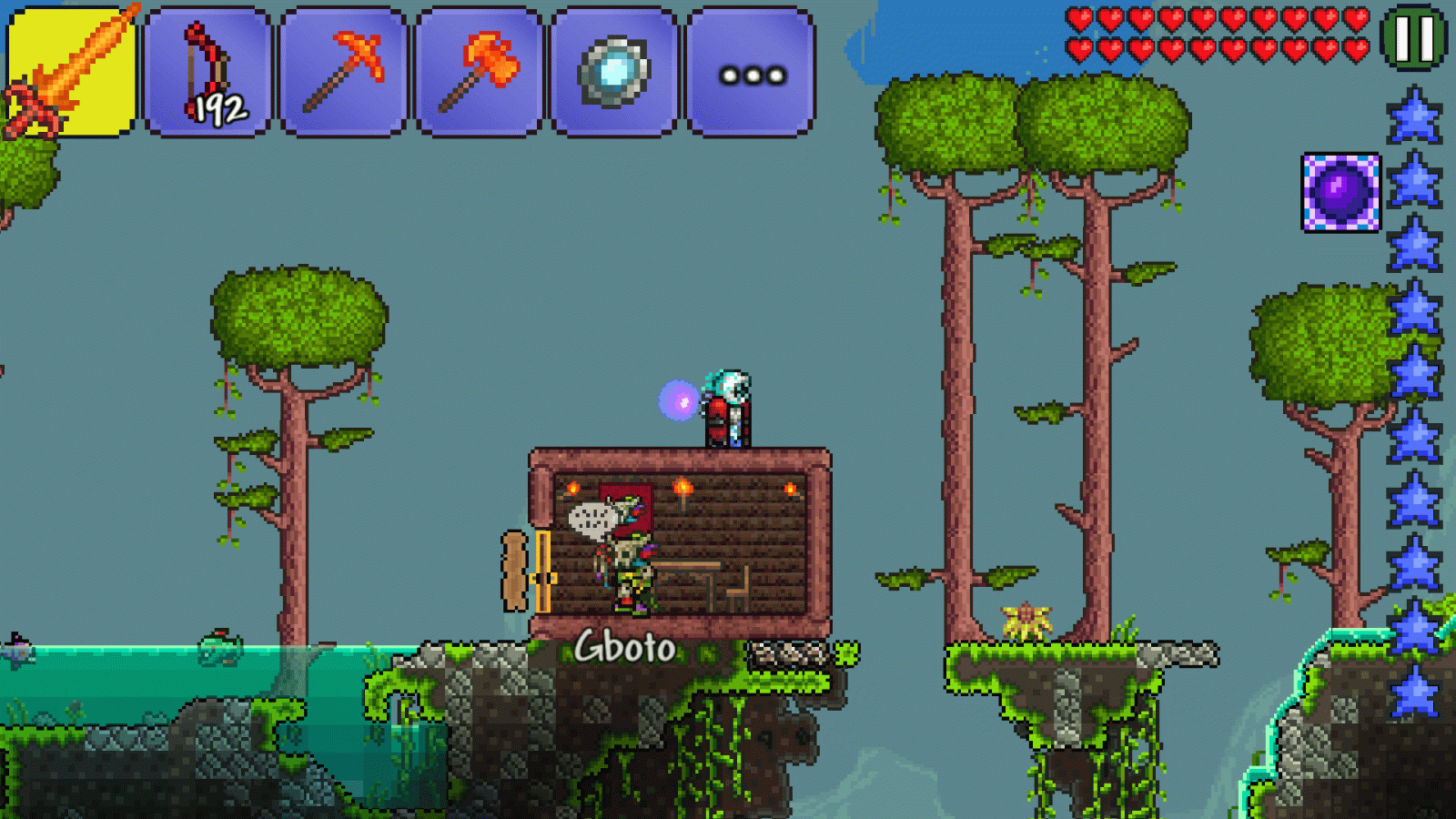Open inventory with the three dots button
The width and height of the screenshot is (1456, 819).
(751, 73)
